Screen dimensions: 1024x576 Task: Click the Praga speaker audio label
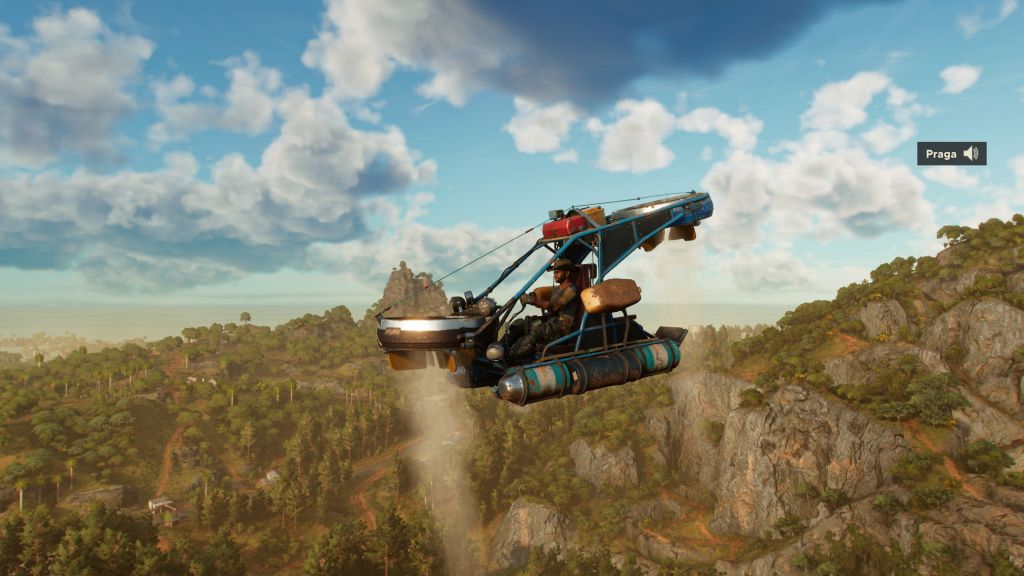click(x=951, y=153)
